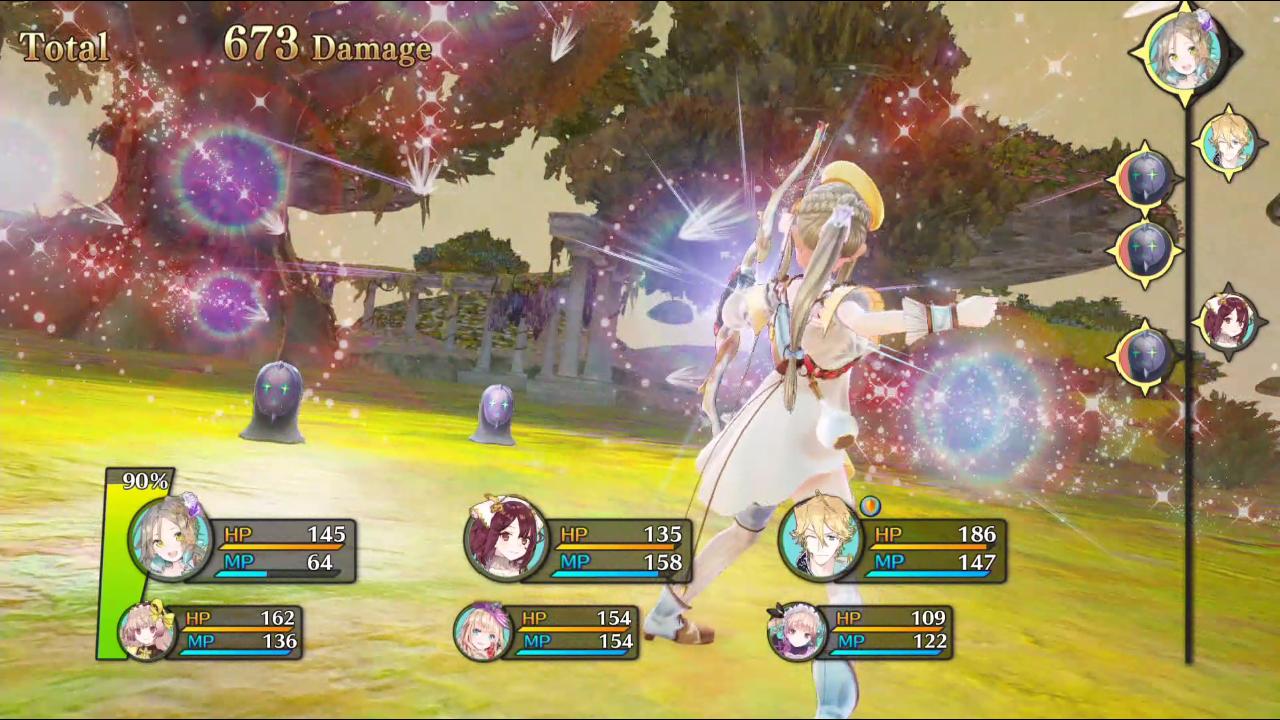Select the blond man's turn order marker
1280x720 pixels.
[x=1227, y=144]
